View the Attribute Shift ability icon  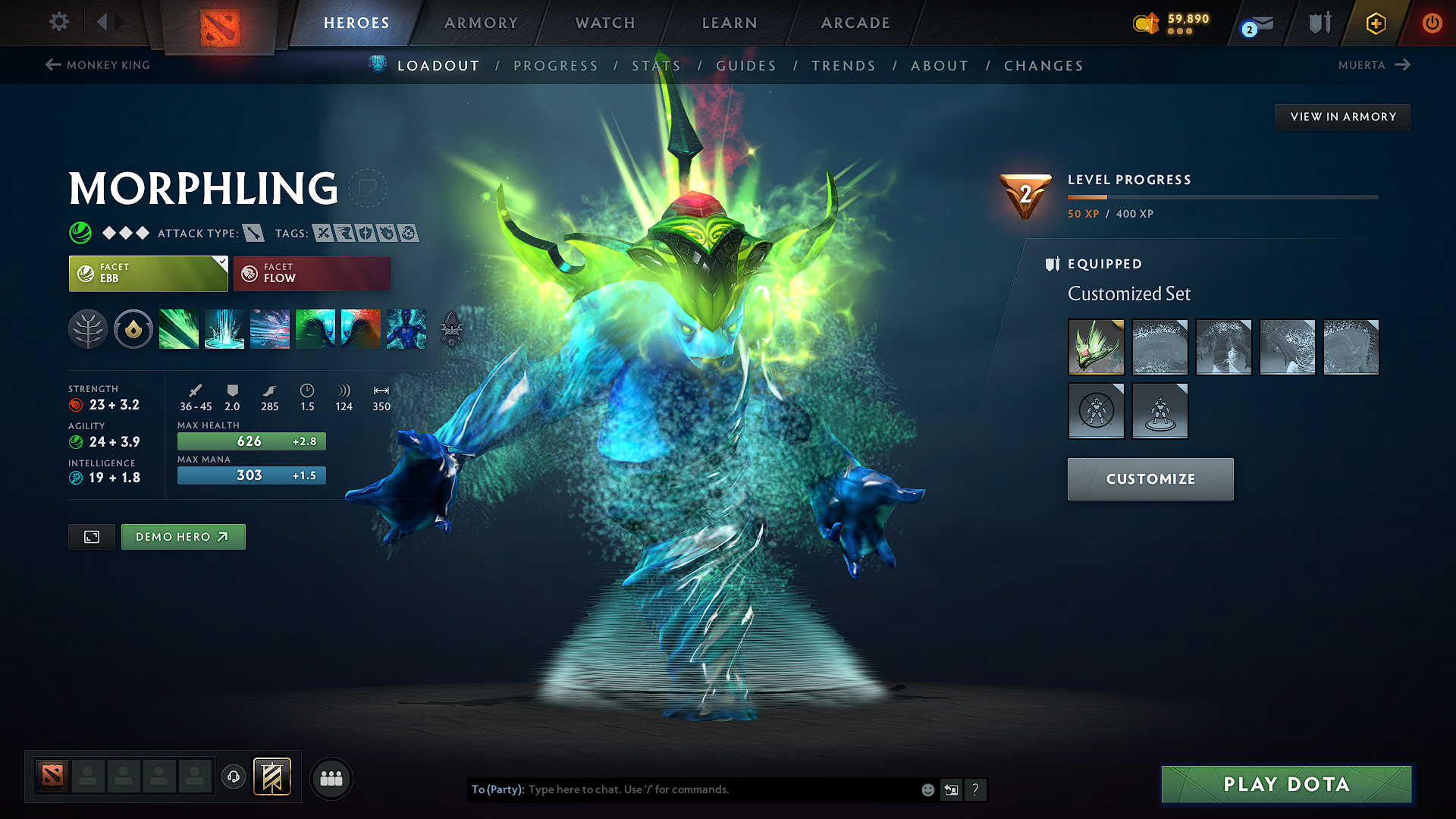point(315,328)
